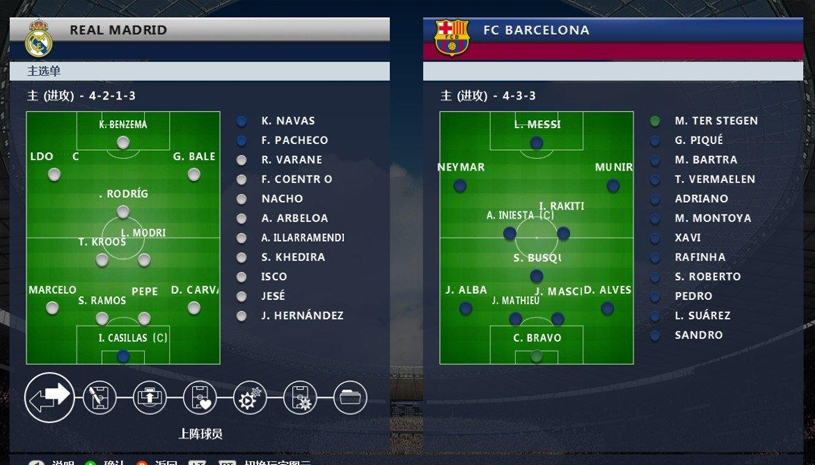The width and height of the screenshot is (815, 465).
Task: Click the pitch-with-gear tactics icon
Action: [300, 398]
